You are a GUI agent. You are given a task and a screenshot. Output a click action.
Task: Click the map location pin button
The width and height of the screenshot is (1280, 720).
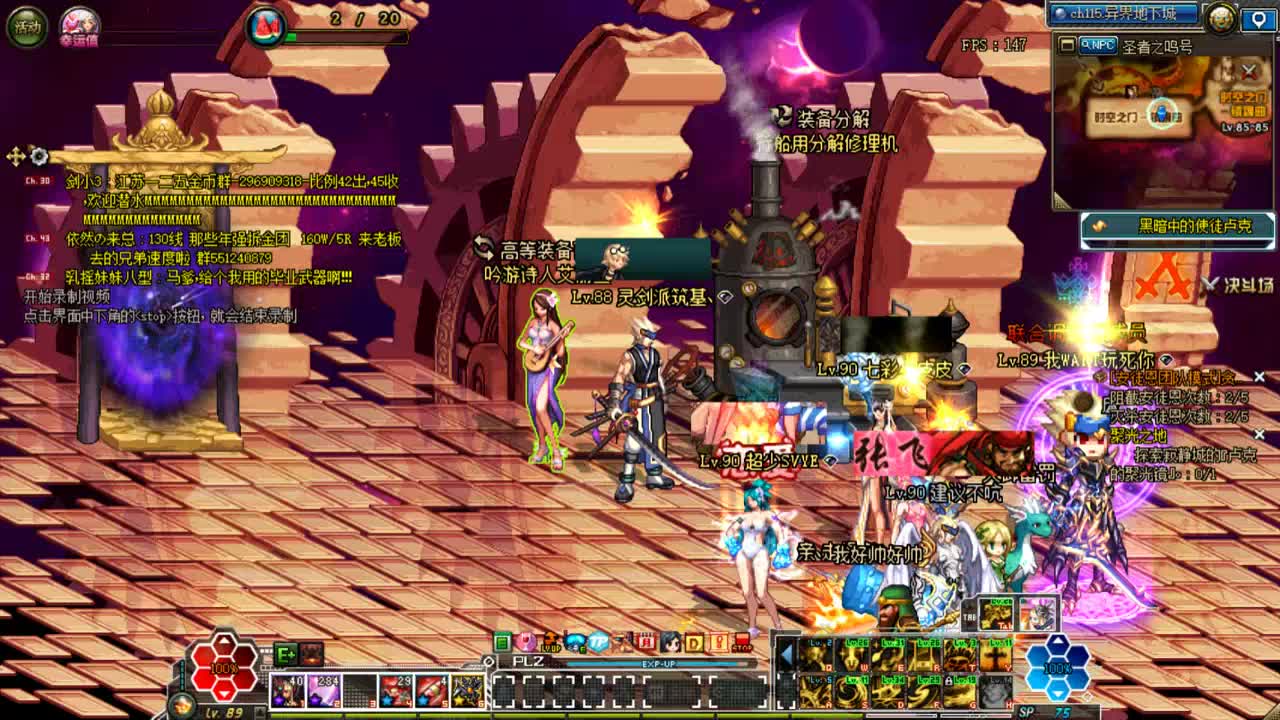click(x=1258, y=18)
